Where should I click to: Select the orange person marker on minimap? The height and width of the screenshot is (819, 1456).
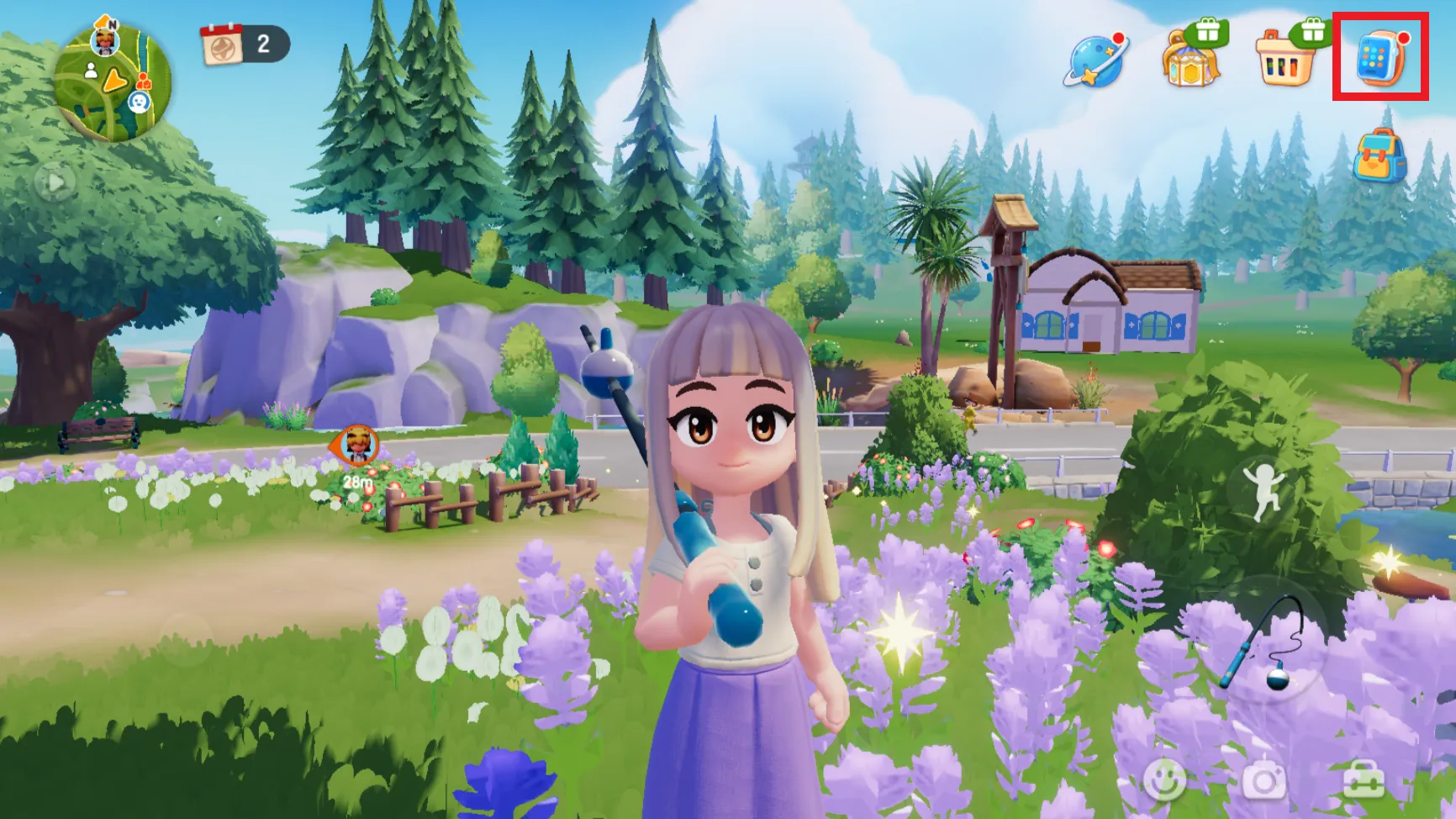144,82
